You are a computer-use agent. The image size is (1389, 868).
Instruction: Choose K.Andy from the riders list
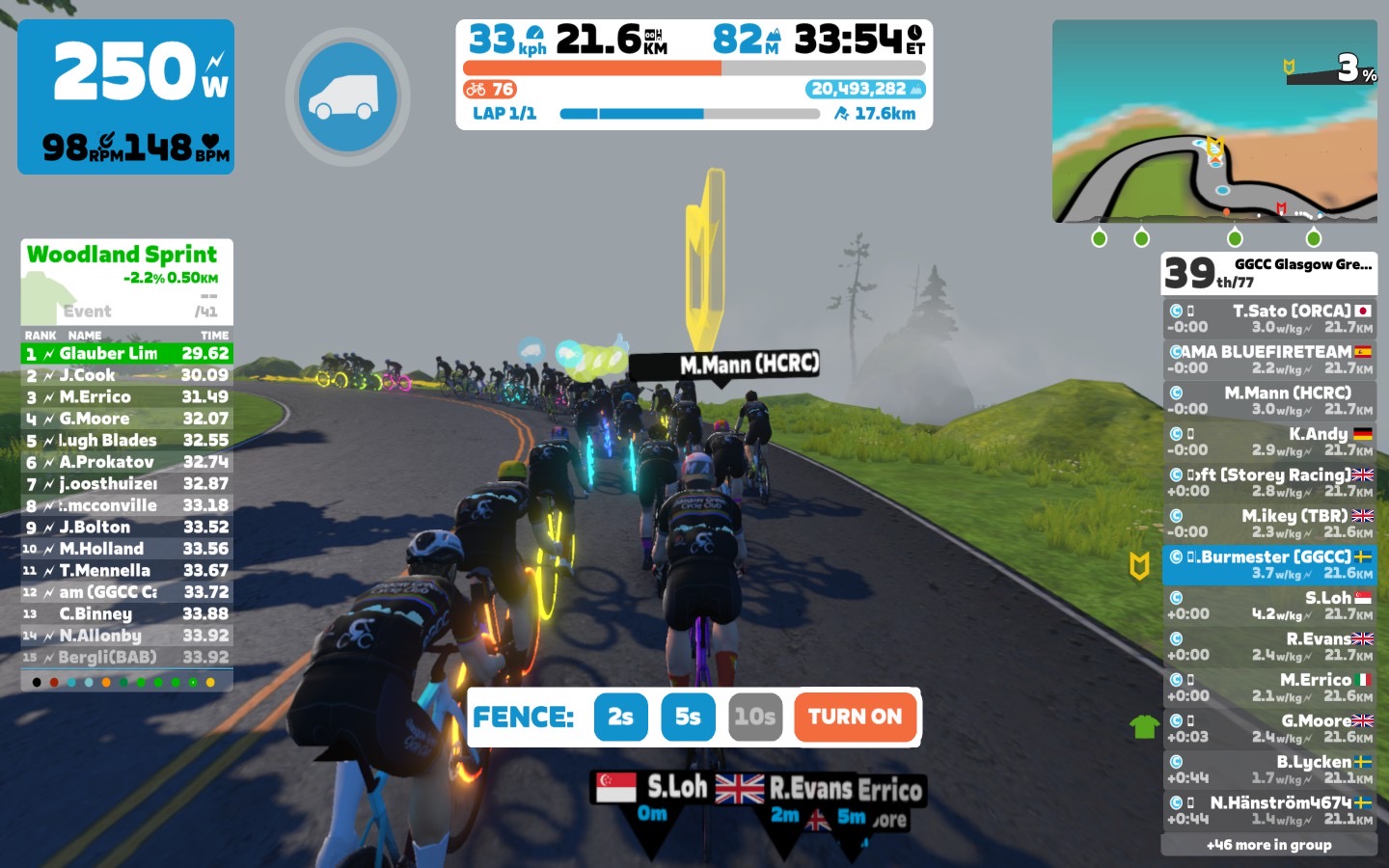(1268, 442)
